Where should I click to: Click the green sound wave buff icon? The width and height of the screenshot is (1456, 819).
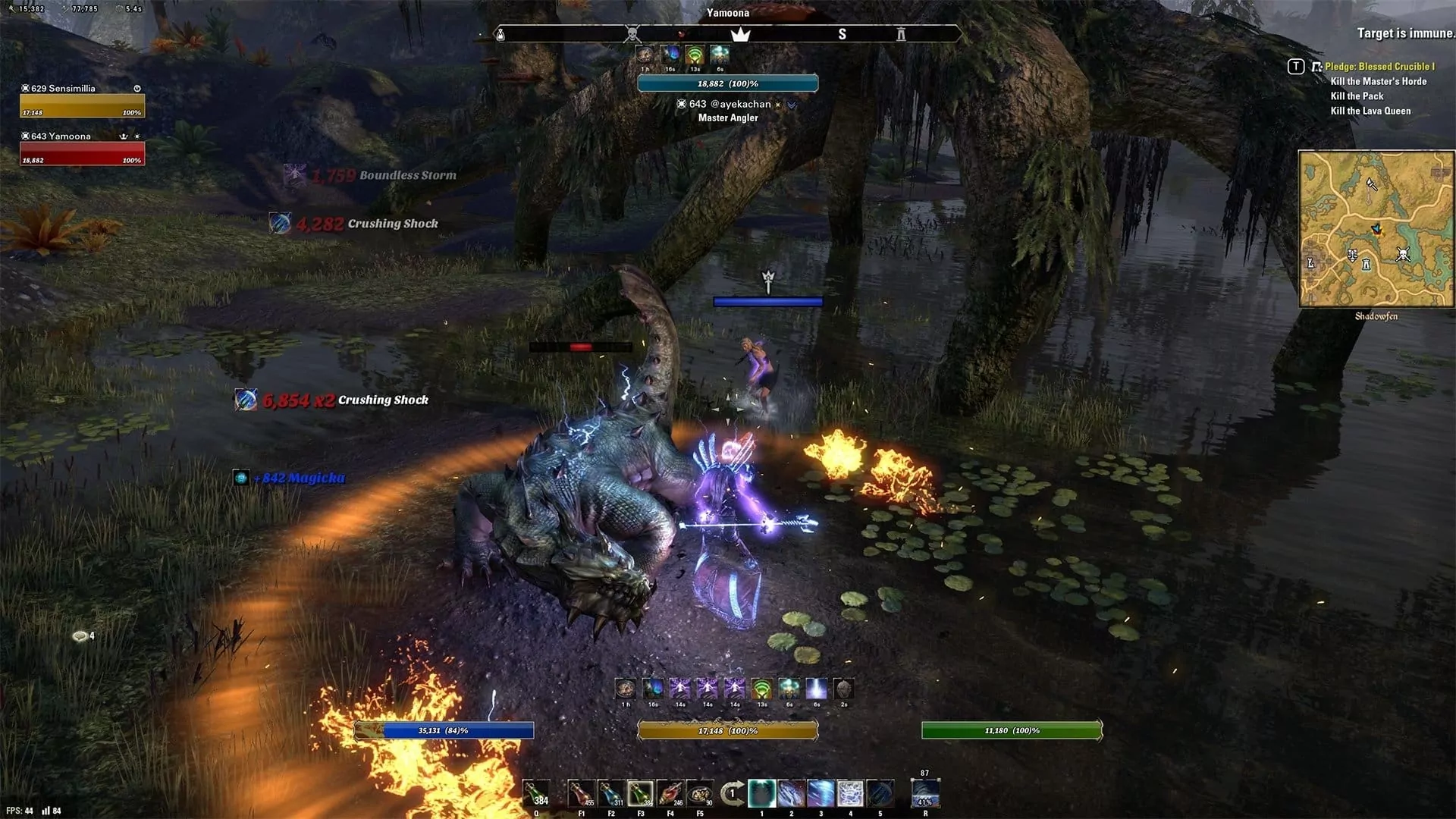[761, 689]
